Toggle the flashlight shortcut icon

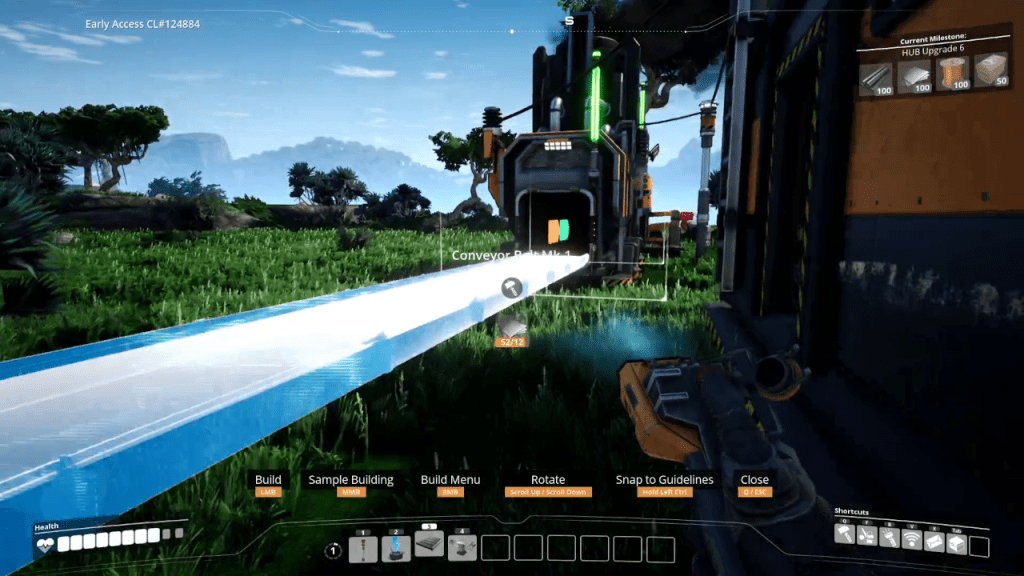tap(889, 538)
